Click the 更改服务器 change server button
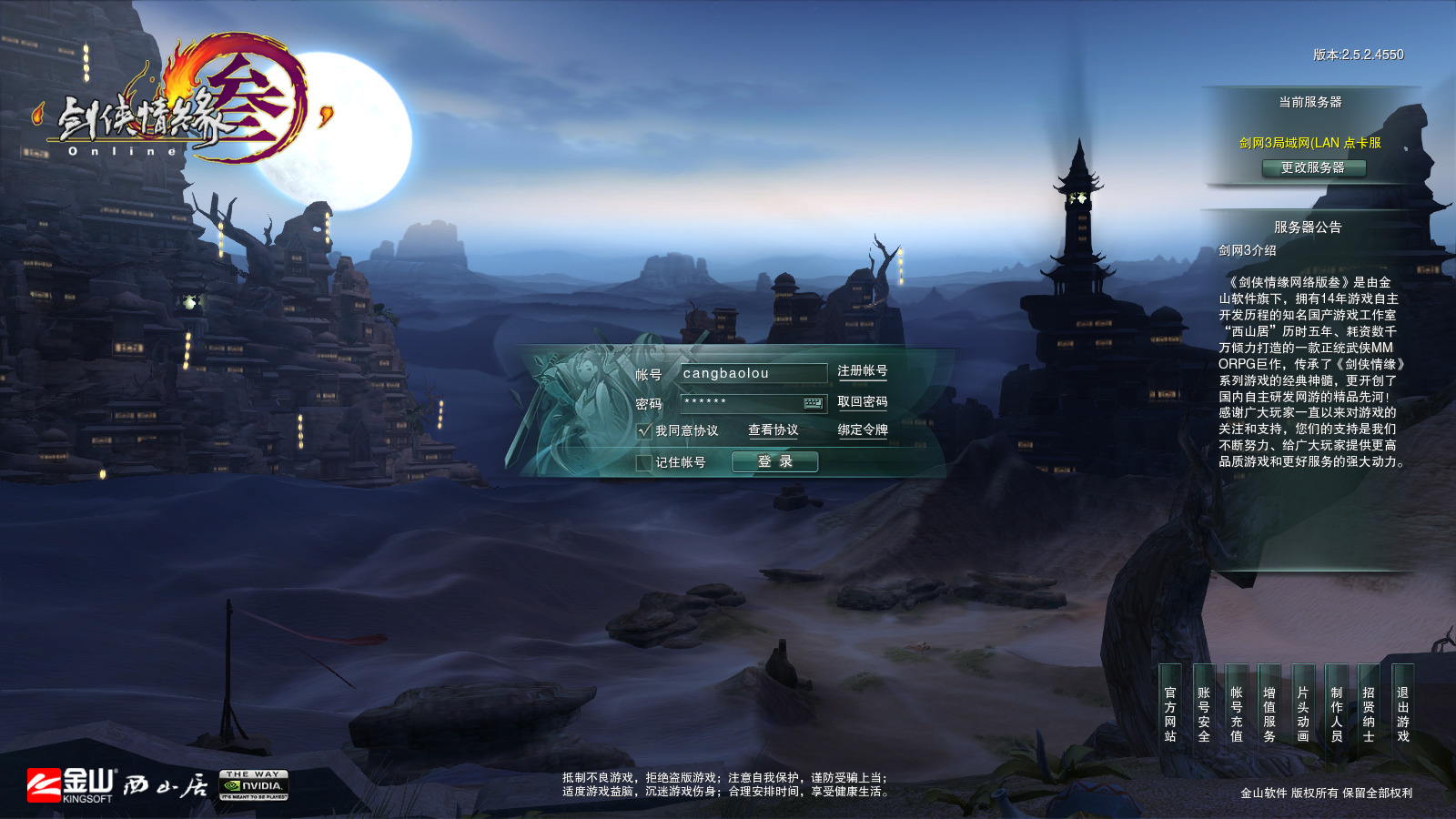The height and width of the screenshot is (819, 1456). pyautogui.click(x=1313, y=168)
